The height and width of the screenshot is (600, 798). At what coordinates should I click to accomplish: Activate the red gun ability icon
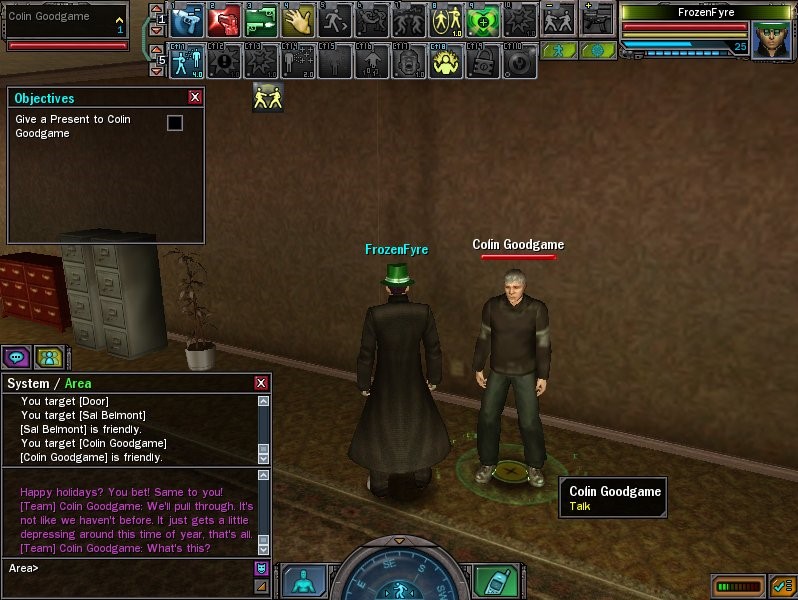pos(225,21)
